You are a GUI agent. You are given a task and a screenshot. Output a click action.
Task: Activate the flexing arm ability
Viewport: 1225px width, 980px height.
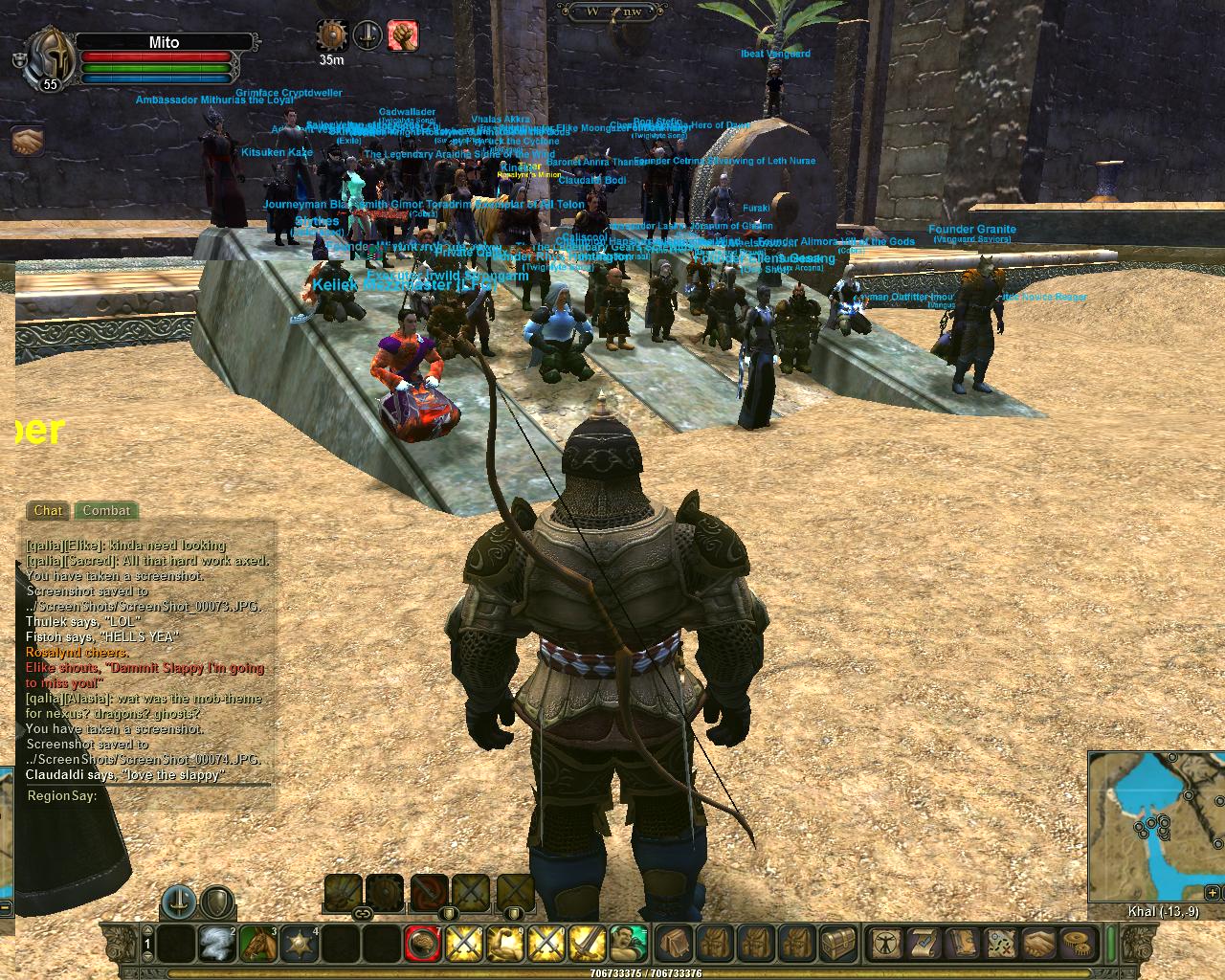tap(504, 945)
